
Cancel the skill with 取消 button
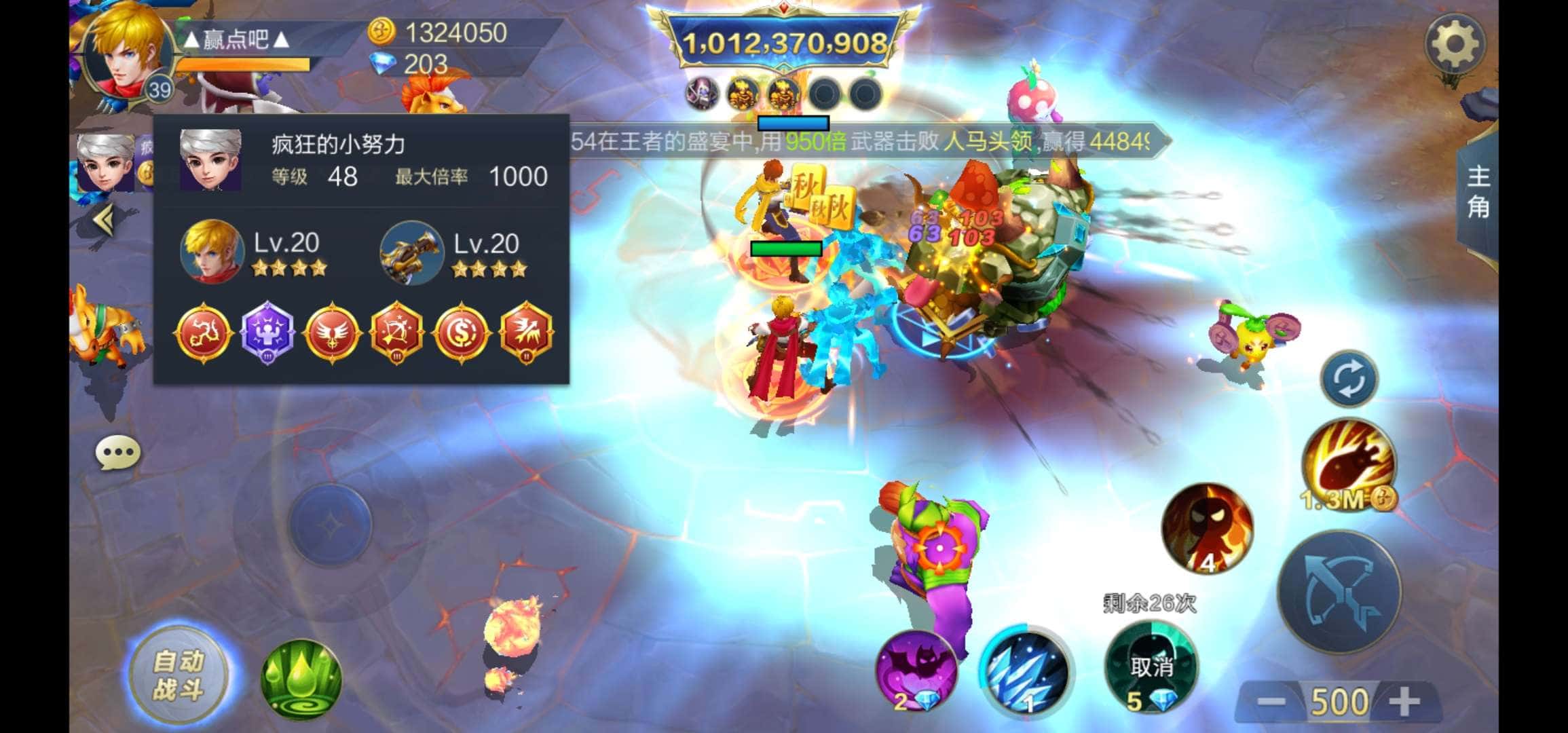click(1151, 668)
